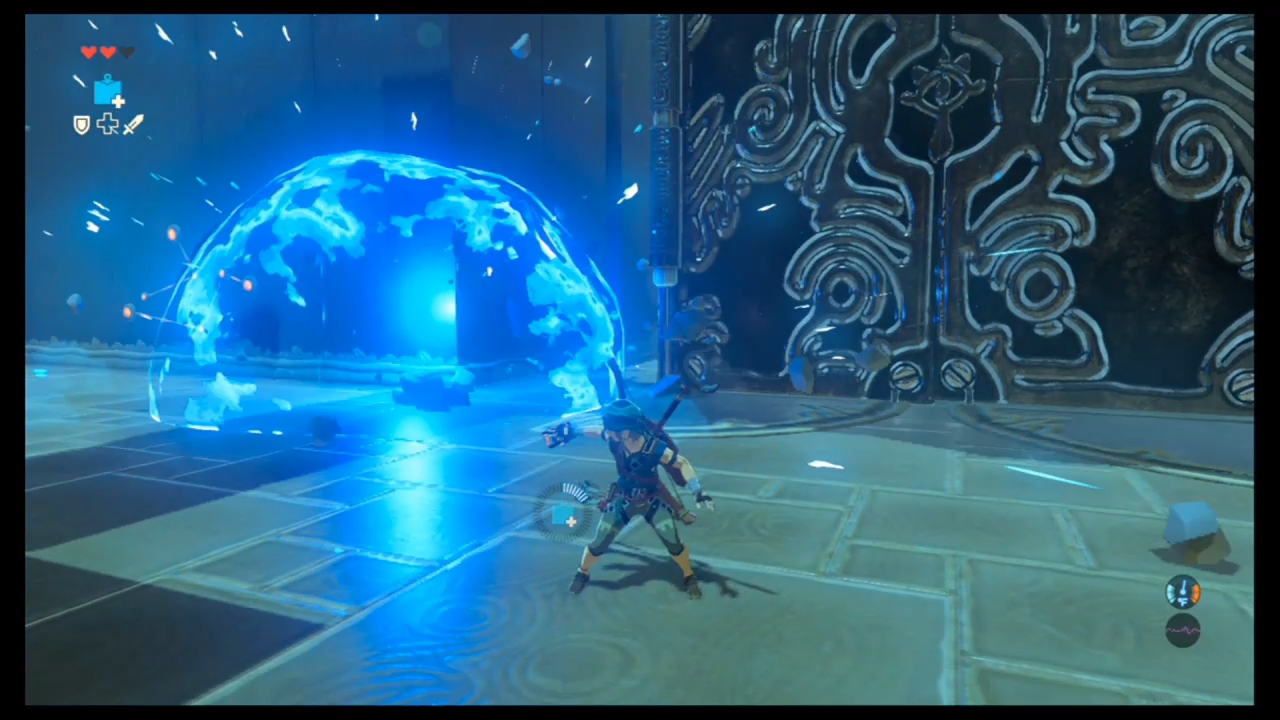Click the thermometer needle inside the gauge
Image resolution: width=1280 pixels, height=720 pixels.
pyautogui.click(x=1183, y=587)
